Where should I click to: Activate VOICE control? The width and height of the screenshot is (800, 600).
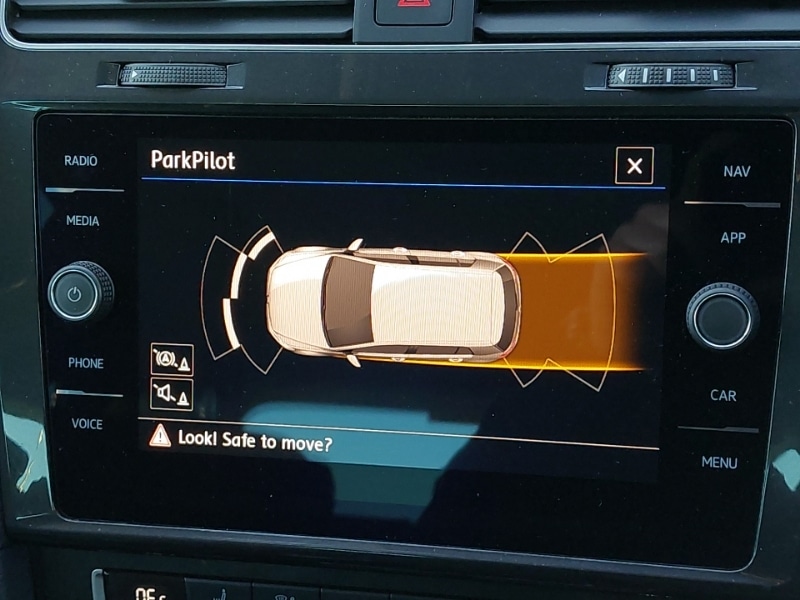[x=87, y=424]
